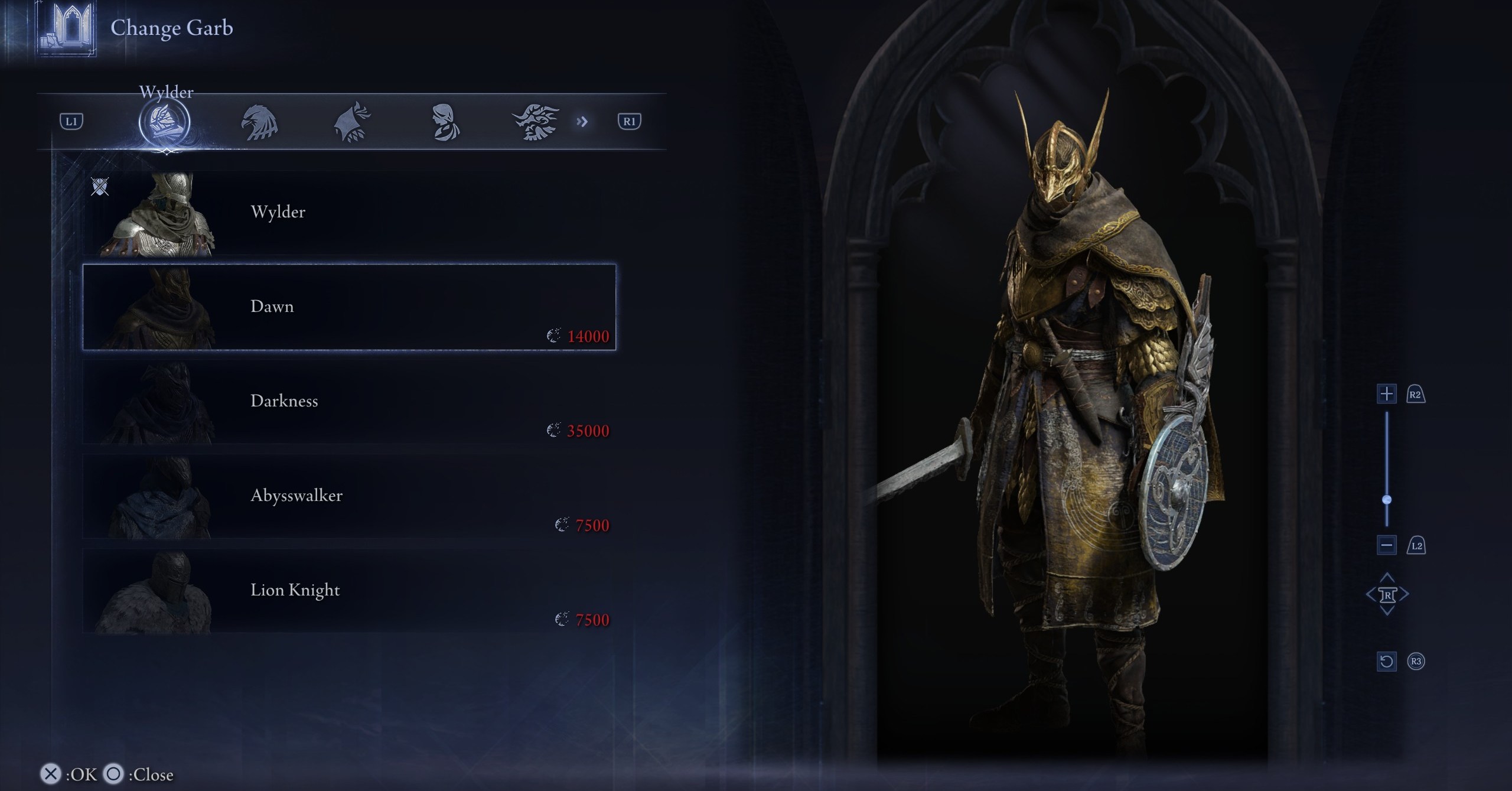Open the selected Wylder character tab
This screenshot has width=1512, height=791.
(x=164, y=122)
